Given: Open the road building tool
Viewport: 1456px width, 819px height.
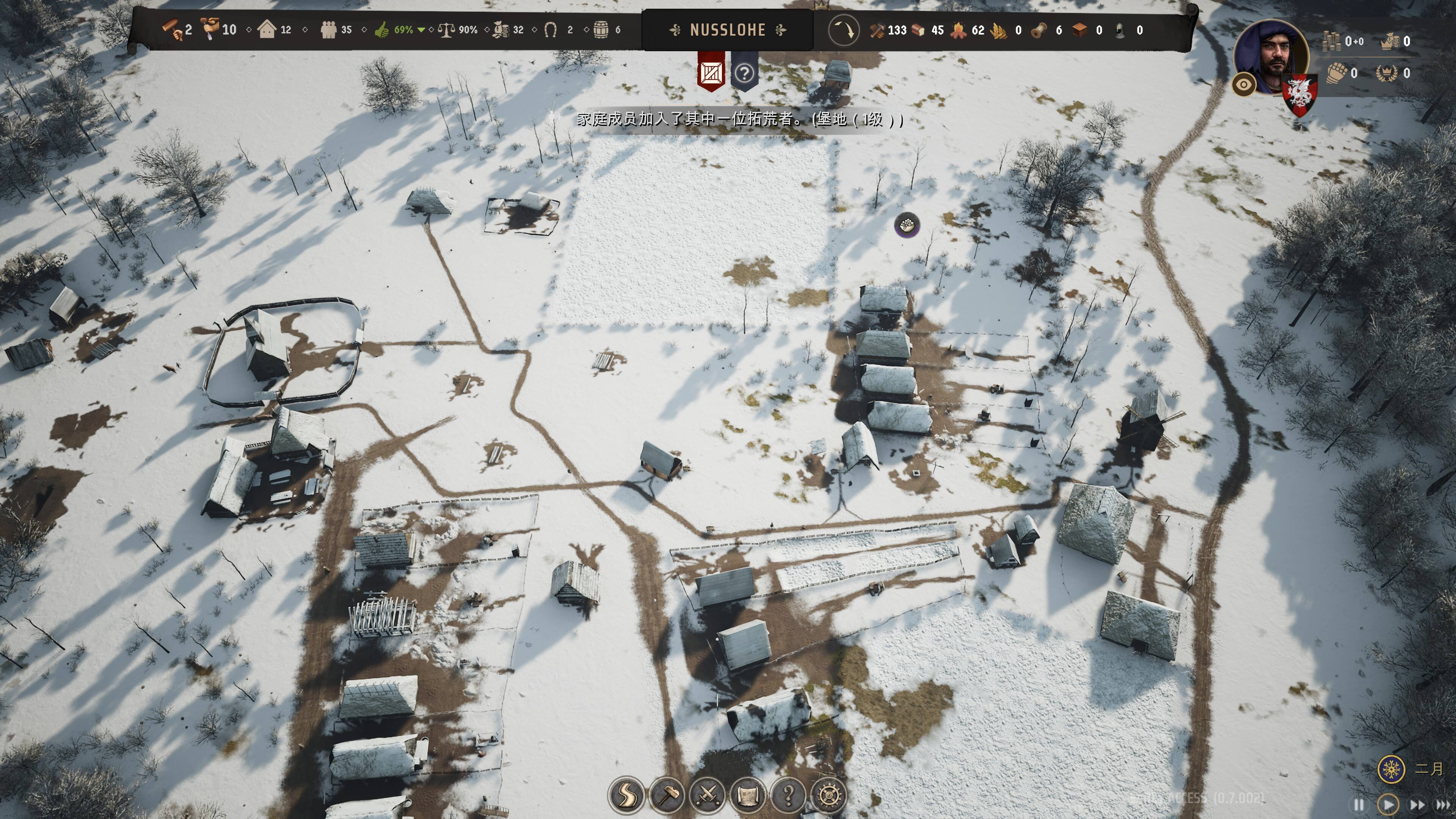Looking at the screenshot, I should 626,795.
